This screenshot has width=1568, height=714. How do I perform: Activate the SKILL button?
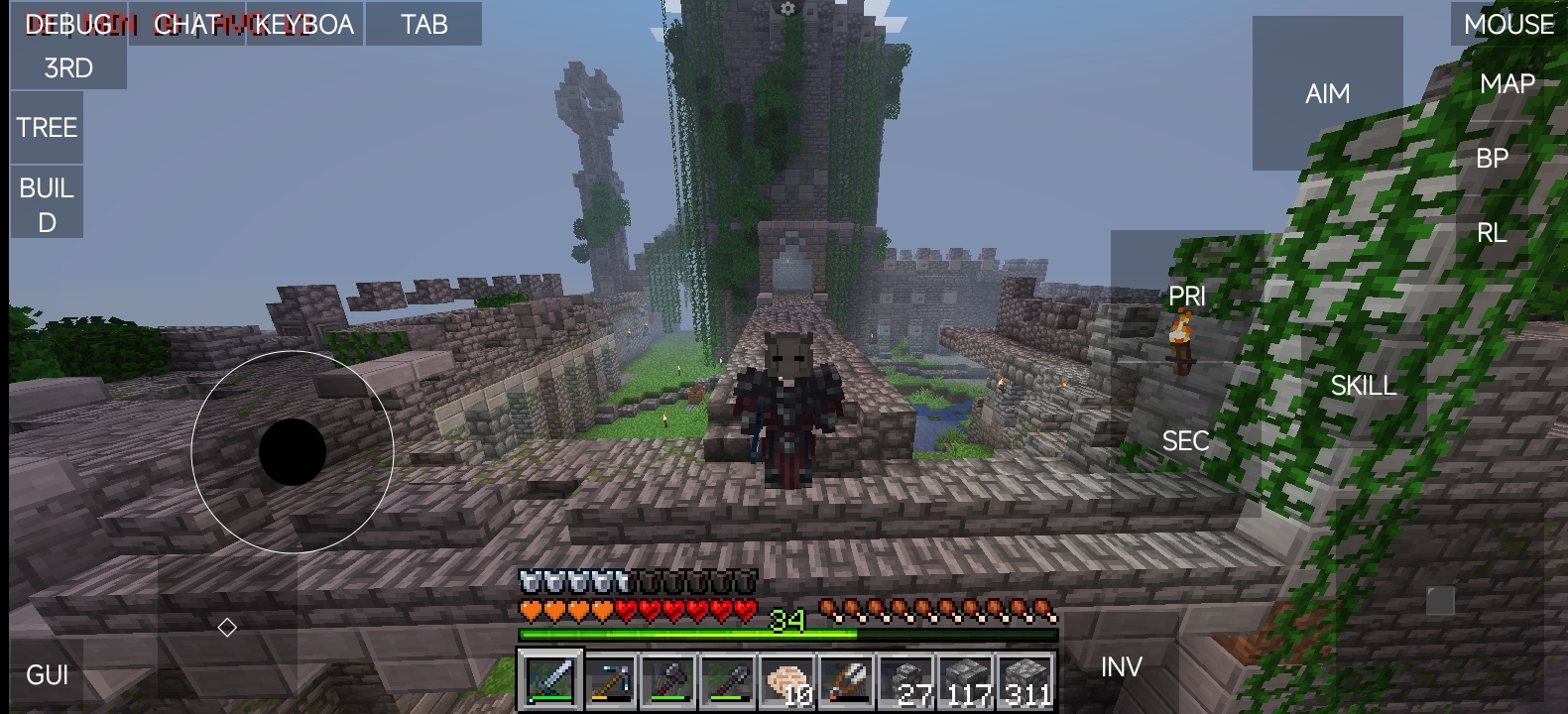pos(1363,386)
